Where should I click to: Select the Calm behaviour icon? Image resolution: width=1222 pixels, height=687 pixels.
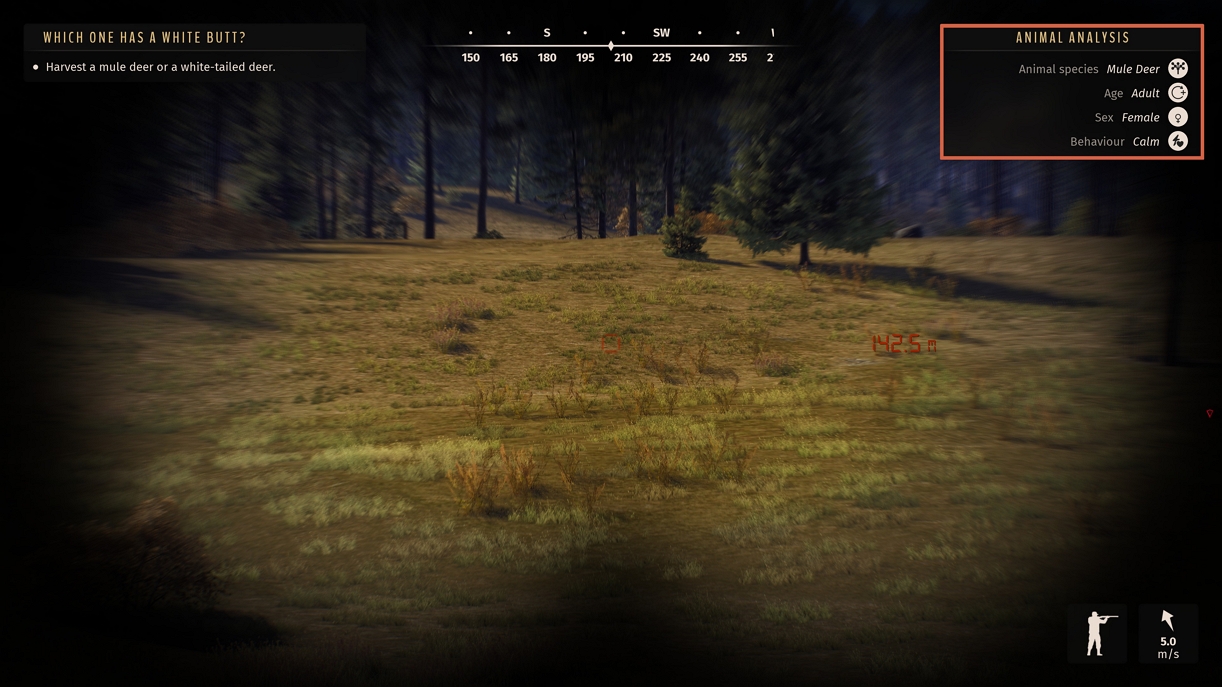[1178, 142]
